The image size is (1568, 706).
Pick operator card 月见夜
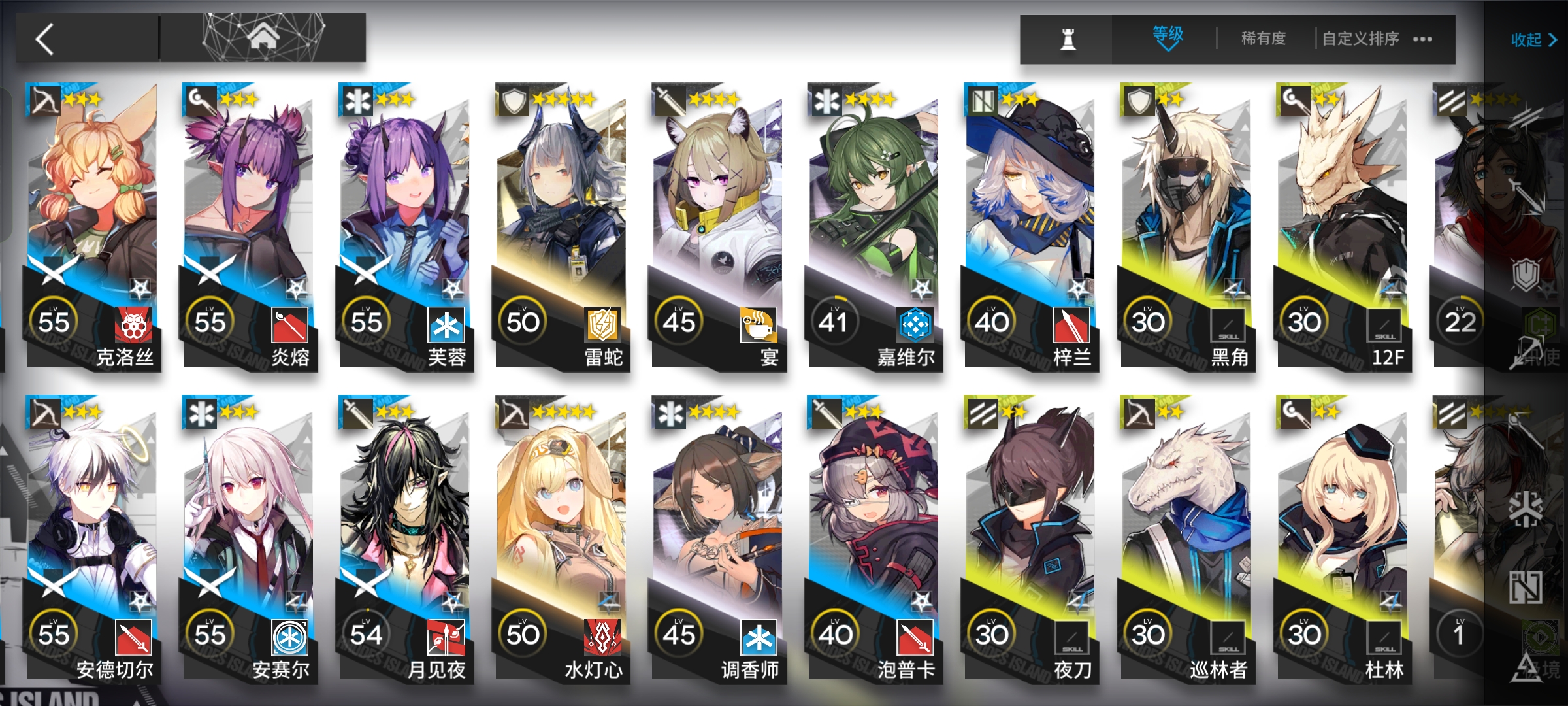pyautogui.click(x=405, y=538)
